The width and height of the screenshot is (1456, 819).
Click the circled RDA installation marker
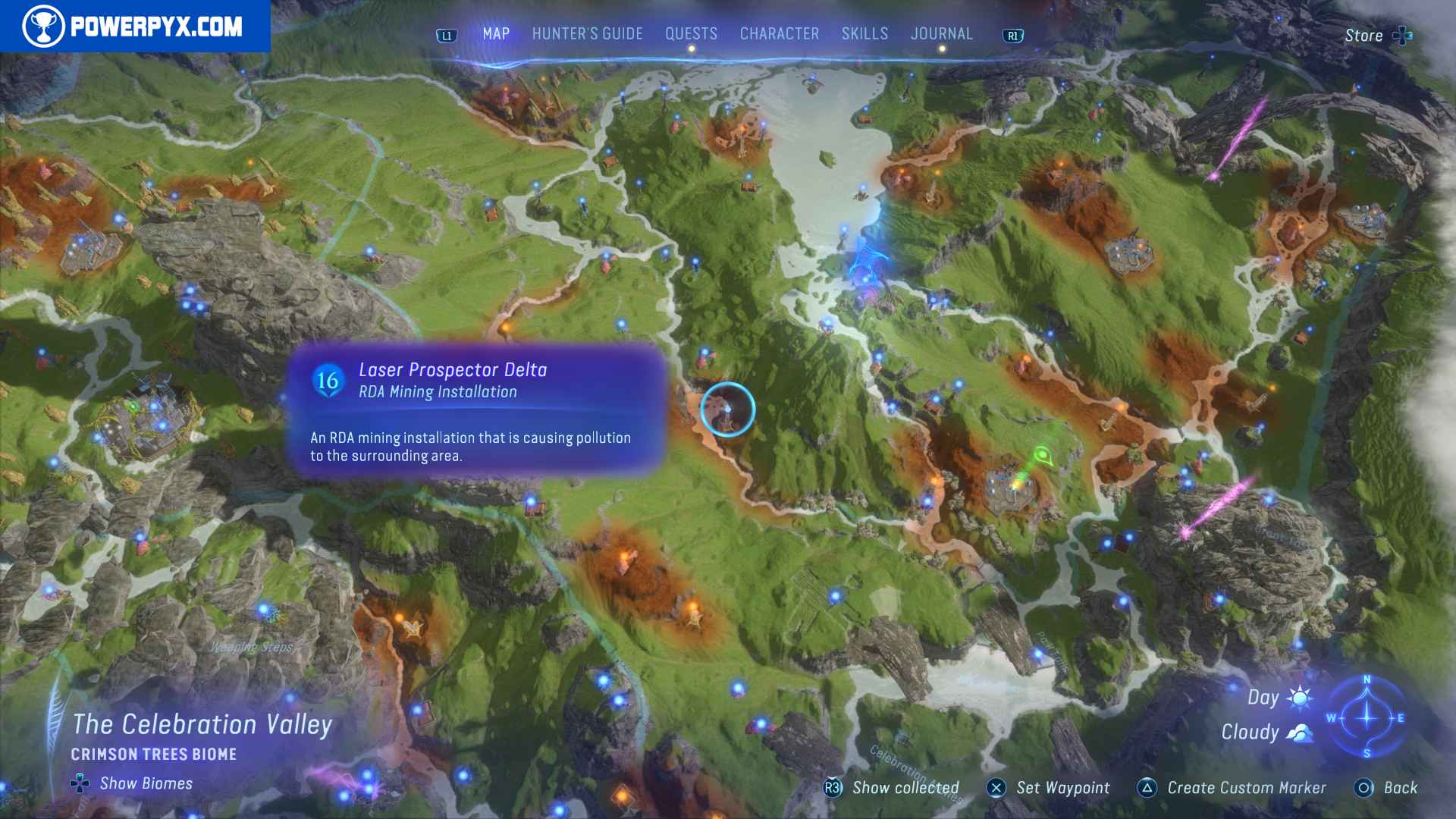coord(726,409)
